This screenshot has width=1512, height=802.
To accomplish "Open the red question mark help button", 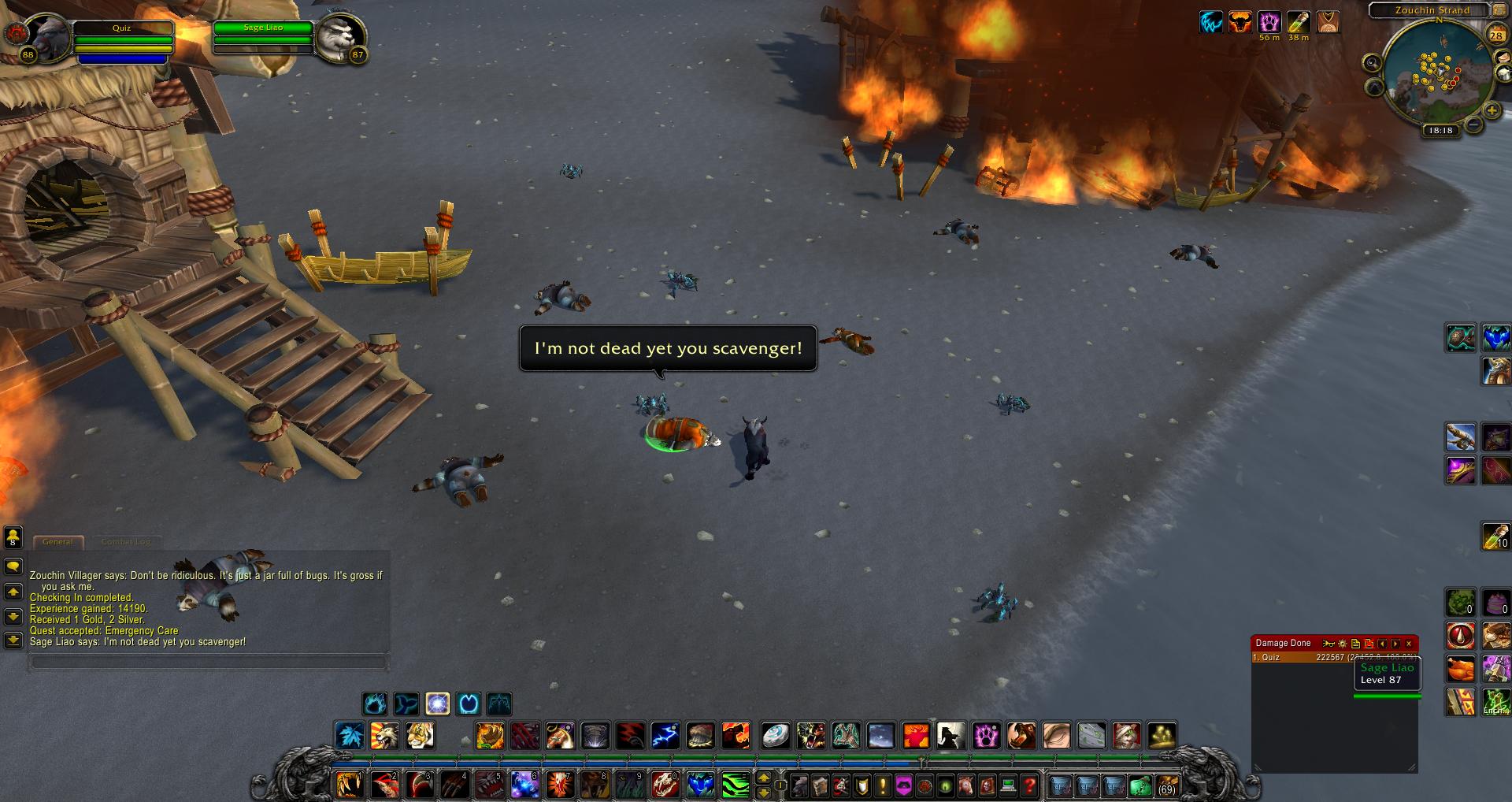I will pyautogui.click(x=1028, y=785).
